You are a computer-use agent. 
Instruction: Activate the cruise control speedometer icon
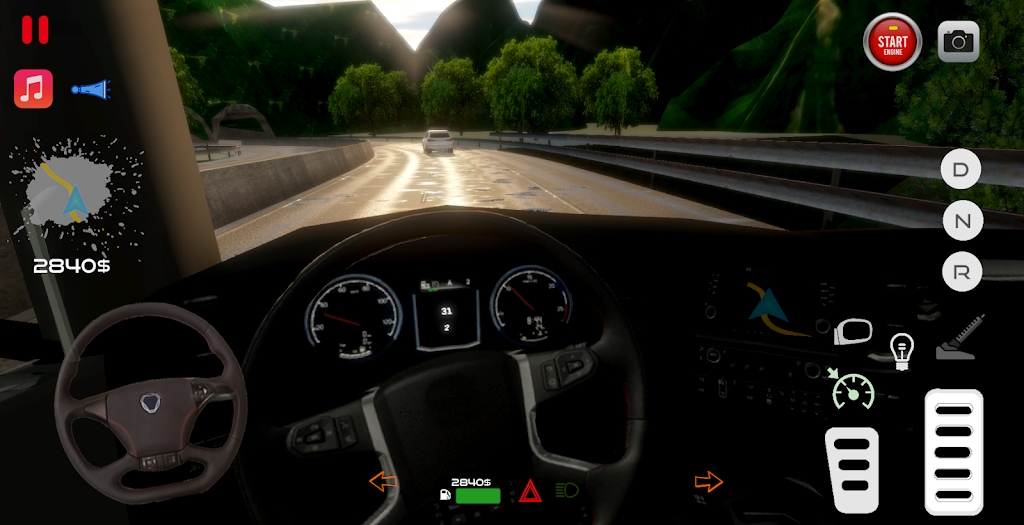pyautogui.click(x=852, y=389)
